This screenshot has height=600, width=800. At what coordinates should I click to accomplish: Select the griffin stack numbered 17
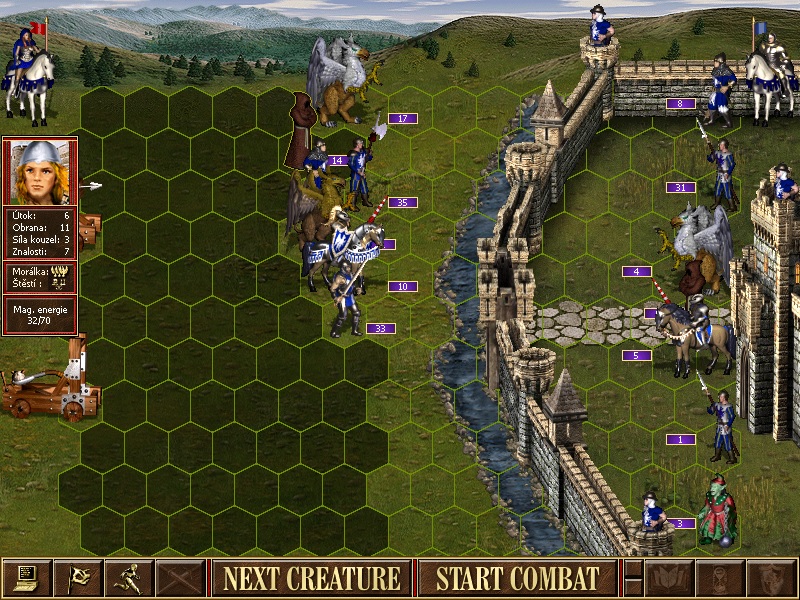pyautogui.click(x=340, y=80)
